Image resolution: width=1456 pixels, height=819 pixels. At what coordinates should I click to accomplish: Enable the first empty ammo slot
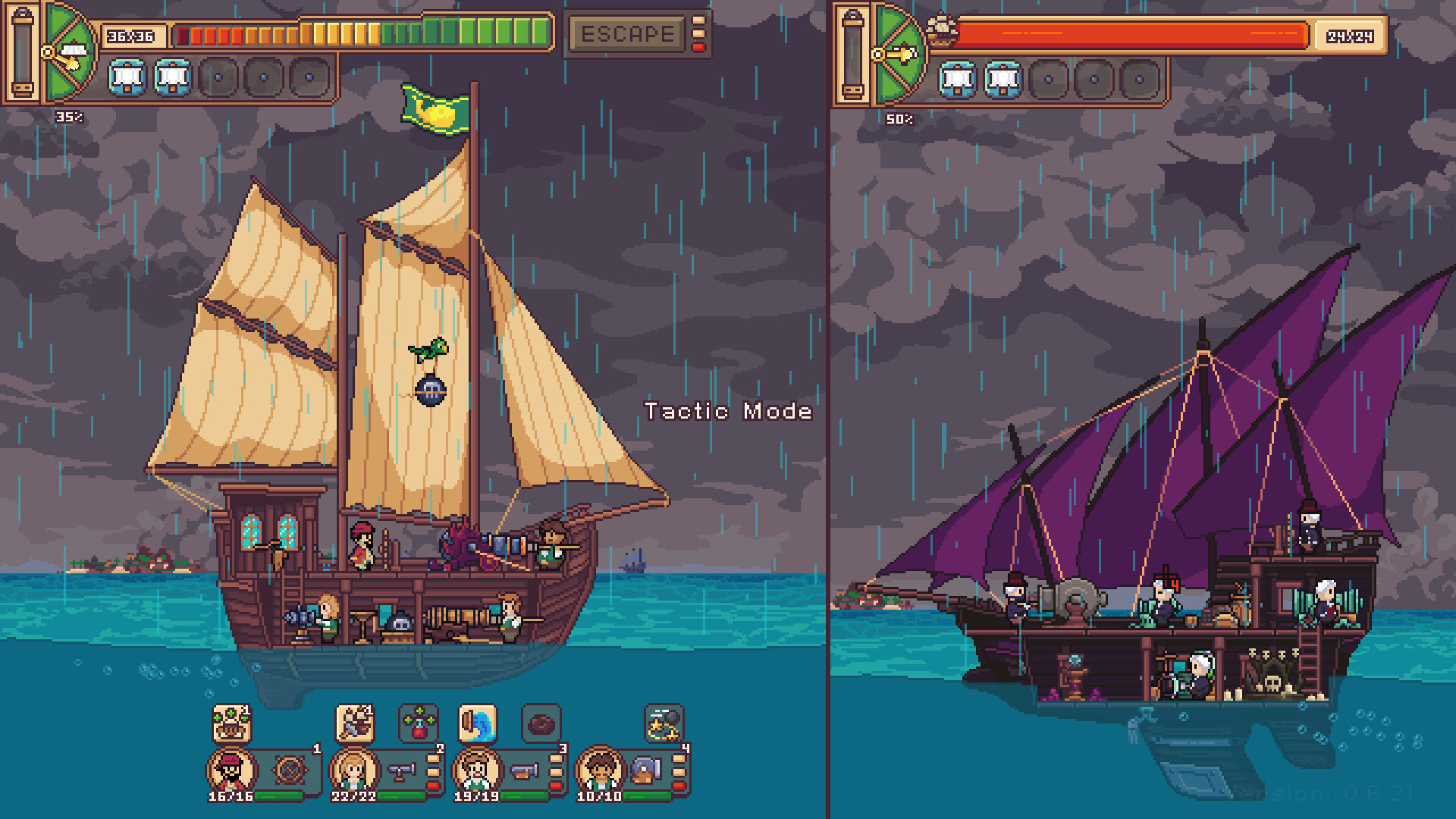pyautogui.click(x=218, y=77)
